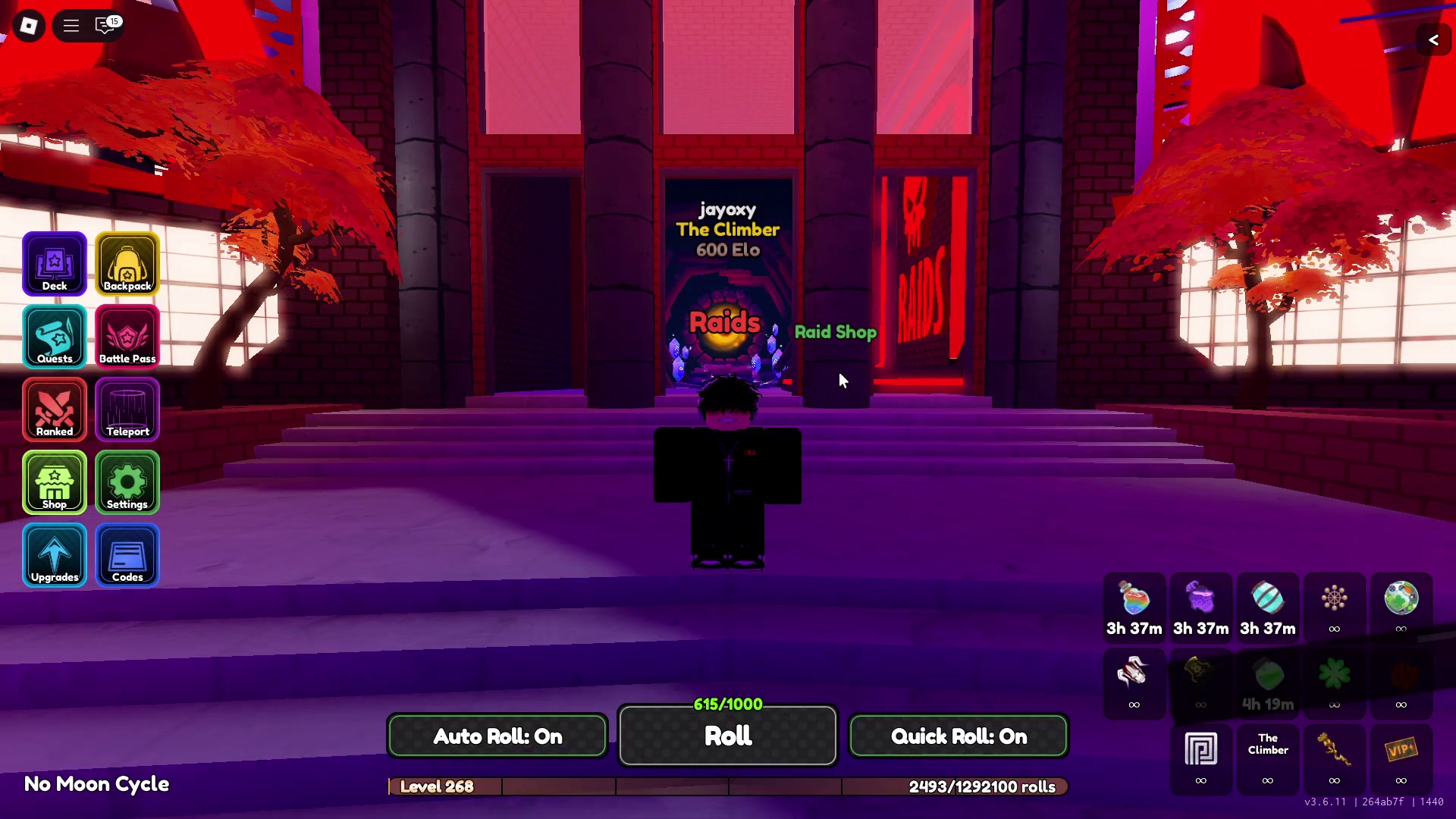Viewport: 1456px width, 819px height.
Task: Select the green clover luck icon
Action: pyautogui.click(x=1334, y=674)
